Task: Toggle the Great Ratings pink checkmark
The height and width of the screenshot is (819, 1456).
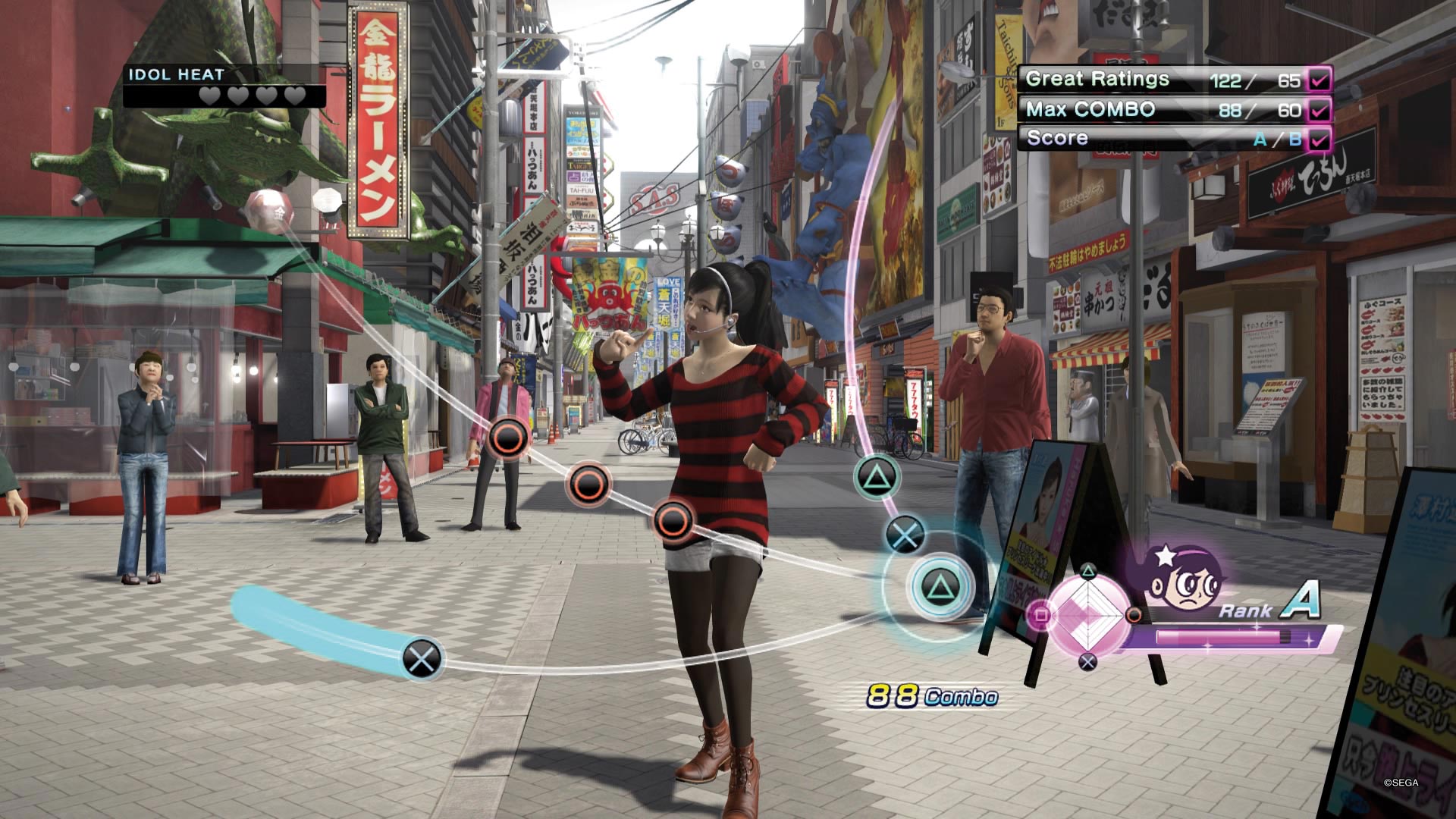Action: pos(1320,80)
